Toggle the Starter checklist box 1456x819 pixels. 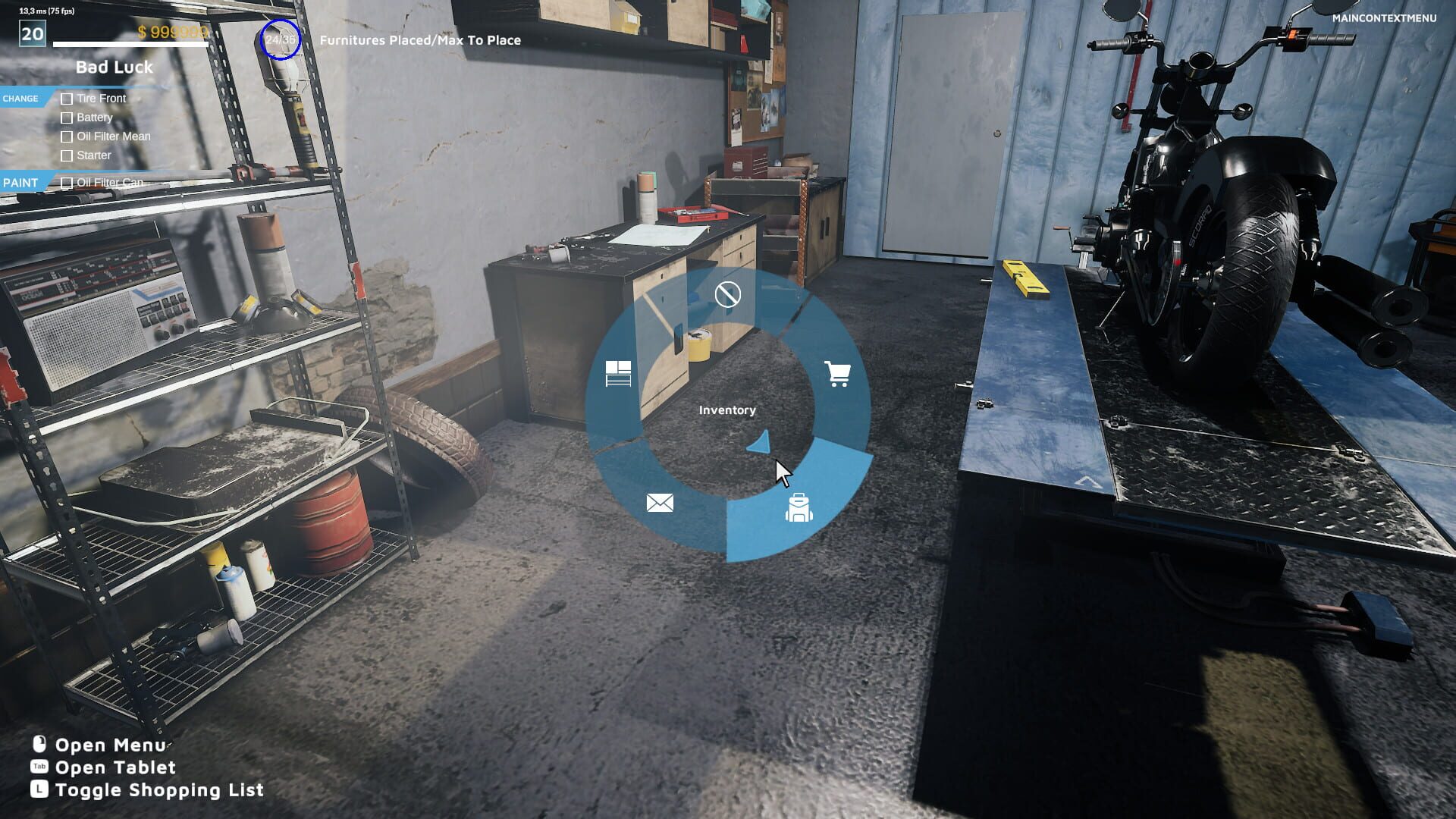67,155
